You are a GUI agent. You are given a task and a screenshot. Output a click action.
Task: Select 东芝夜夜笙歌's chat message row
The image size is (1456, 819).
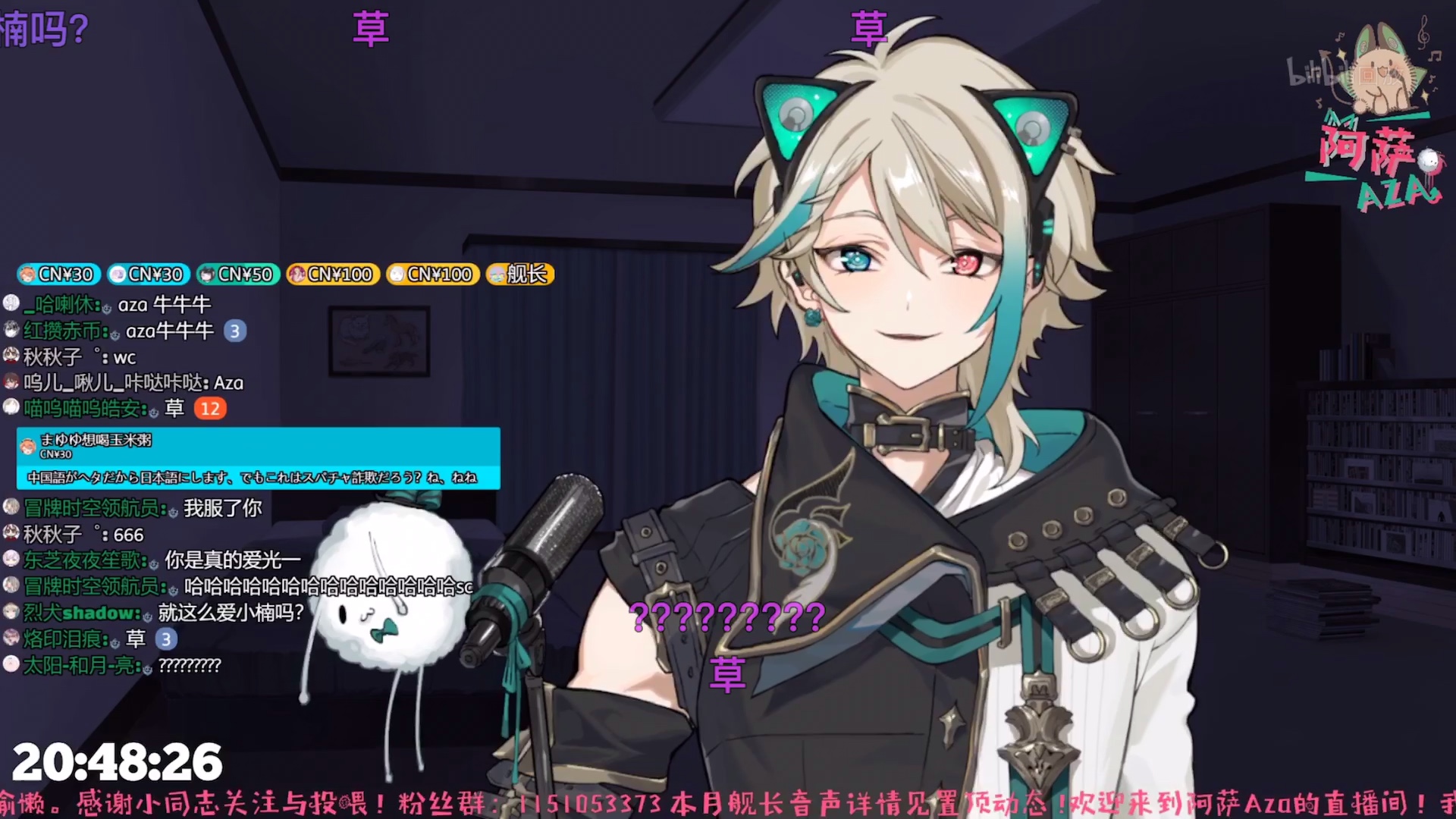point(152,560)
